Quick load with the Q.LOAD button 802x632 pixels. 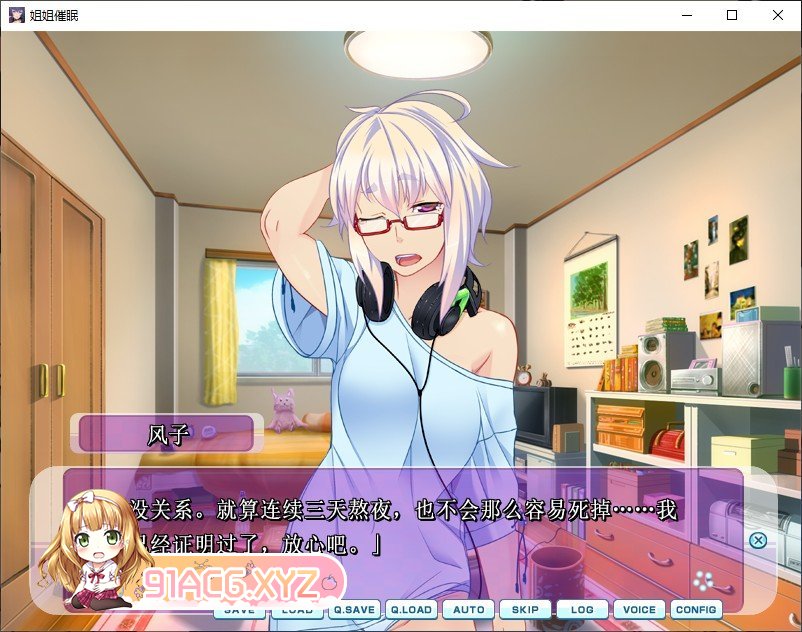[411, 609]
